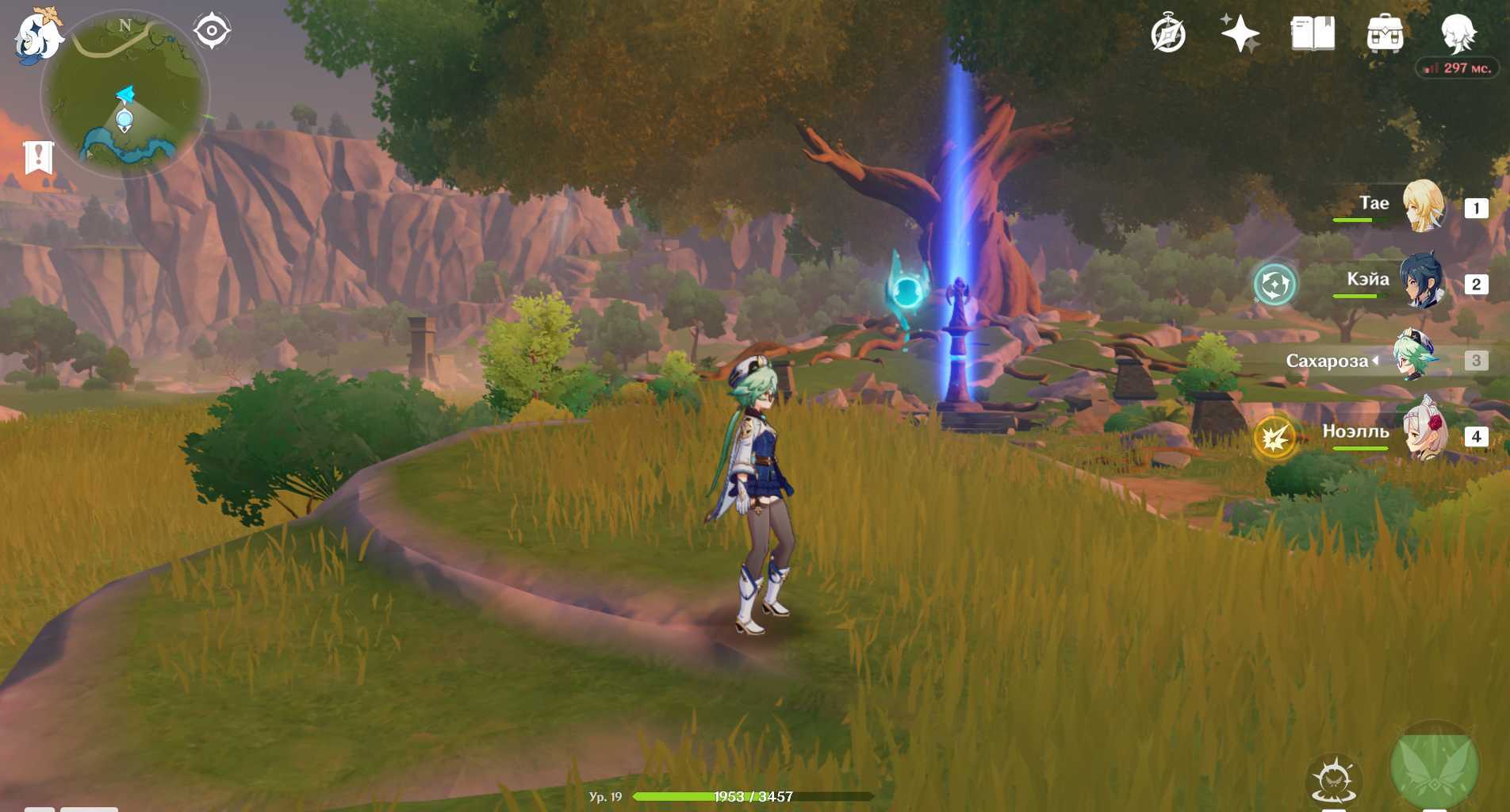Open the Paimon menu icon

pos(36,36)
